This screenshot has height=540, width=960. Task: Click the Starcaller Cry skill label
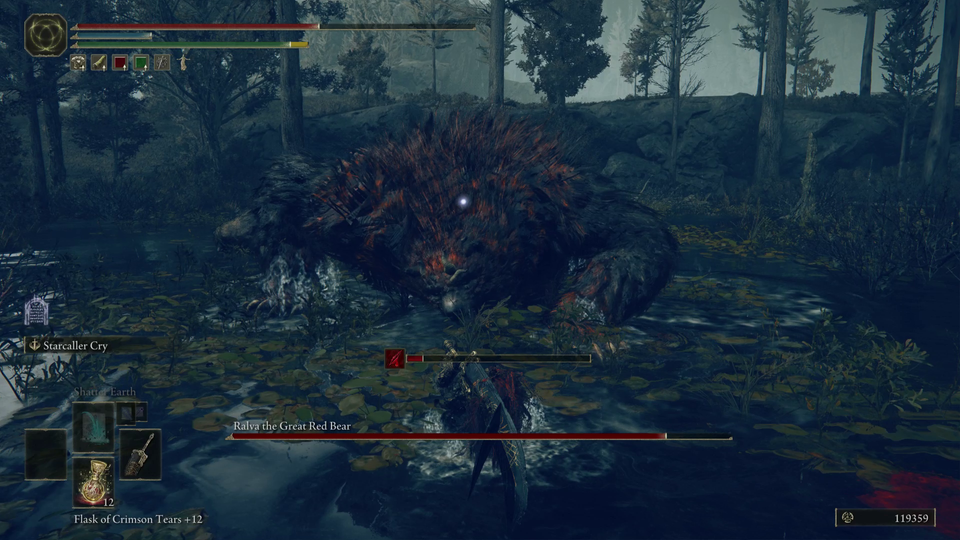click(75, 345)
